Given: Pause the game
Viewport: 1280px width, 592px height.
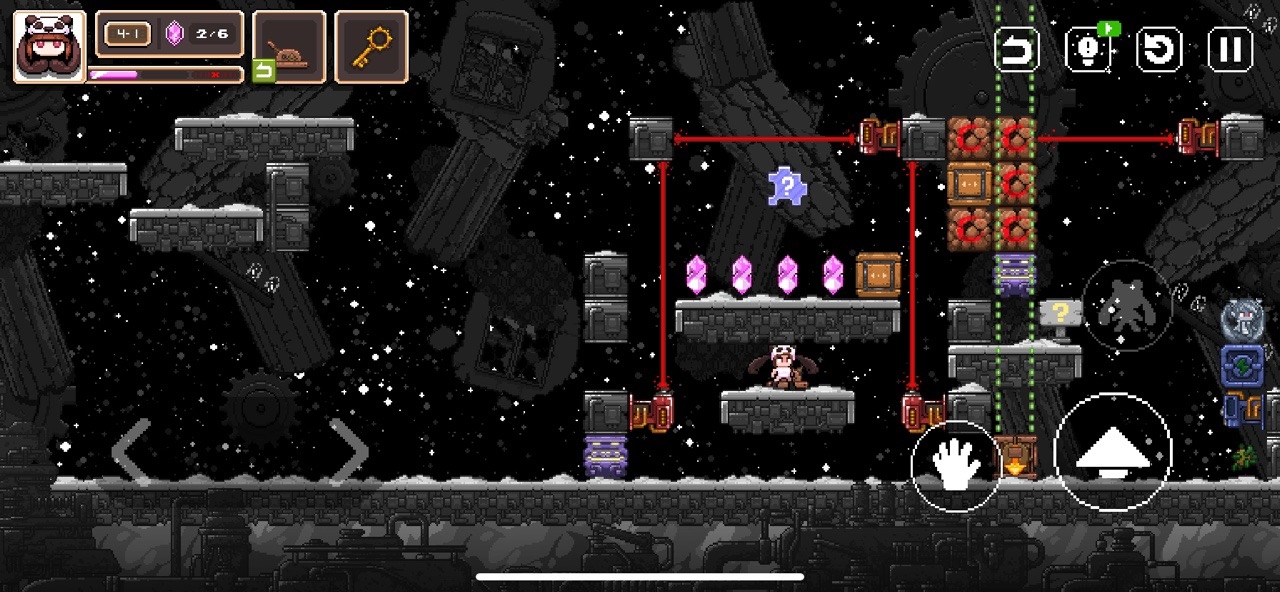Looking at the screenshot, I should pos(1230,49).
